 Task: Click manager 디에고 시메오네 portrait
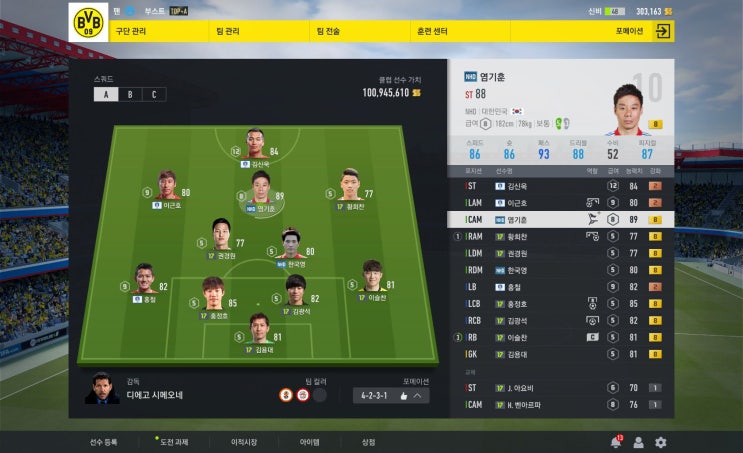[100, 387]
